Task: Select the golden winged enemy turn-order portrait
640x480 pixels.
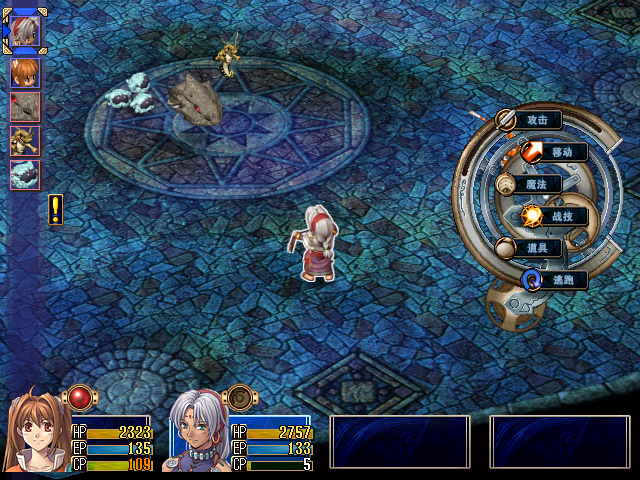Action: (25, 141)
